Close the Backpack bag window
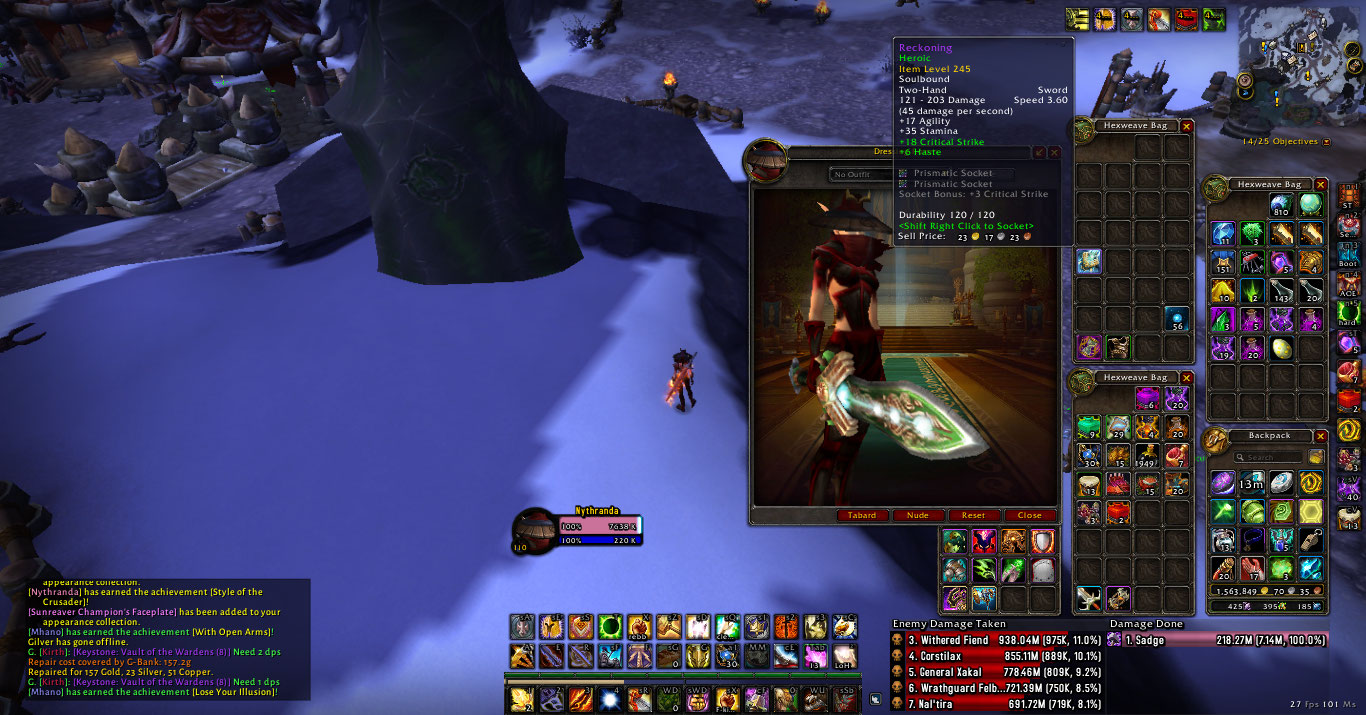Screen dimensions: 1366x715 tap(1320, 436)
